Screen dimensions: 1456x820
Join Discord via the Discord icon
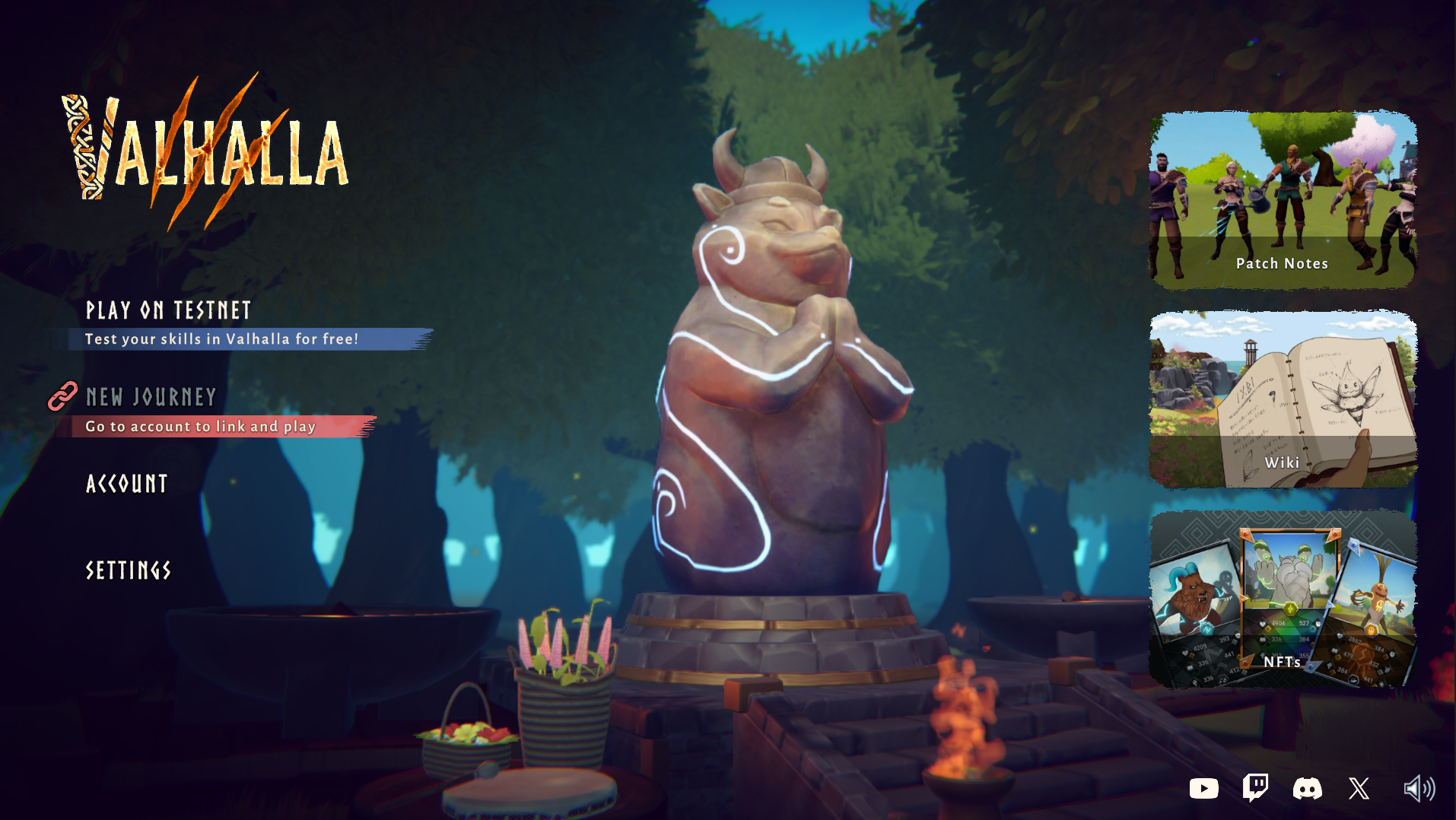coord(1307,789)
